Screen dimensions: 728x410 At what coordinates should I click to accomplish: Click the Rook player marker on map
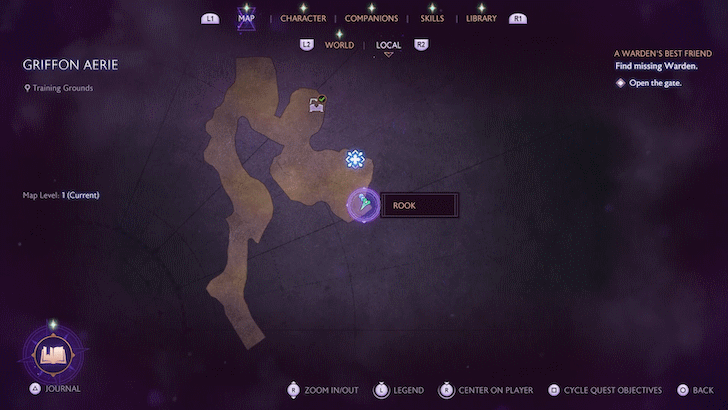click(363, 204)
